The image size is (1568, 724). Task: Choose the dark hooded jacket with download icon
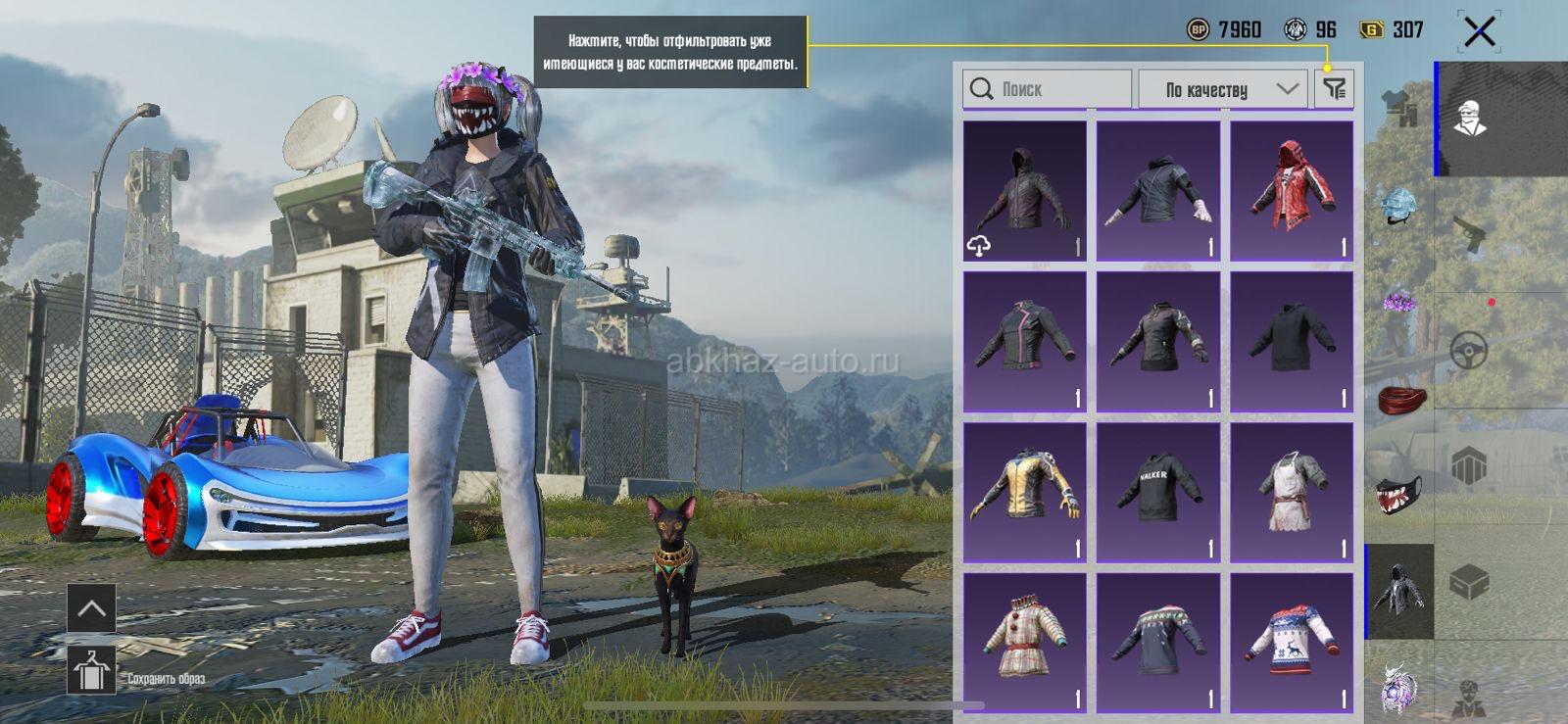click(x=1025, y=191)
